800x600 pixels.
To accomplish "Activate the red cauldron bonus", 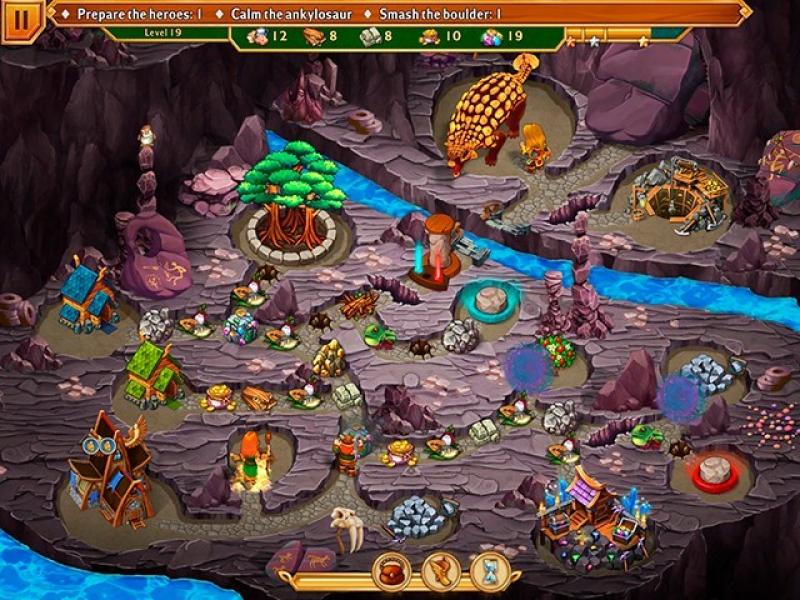I will point(392,572).
